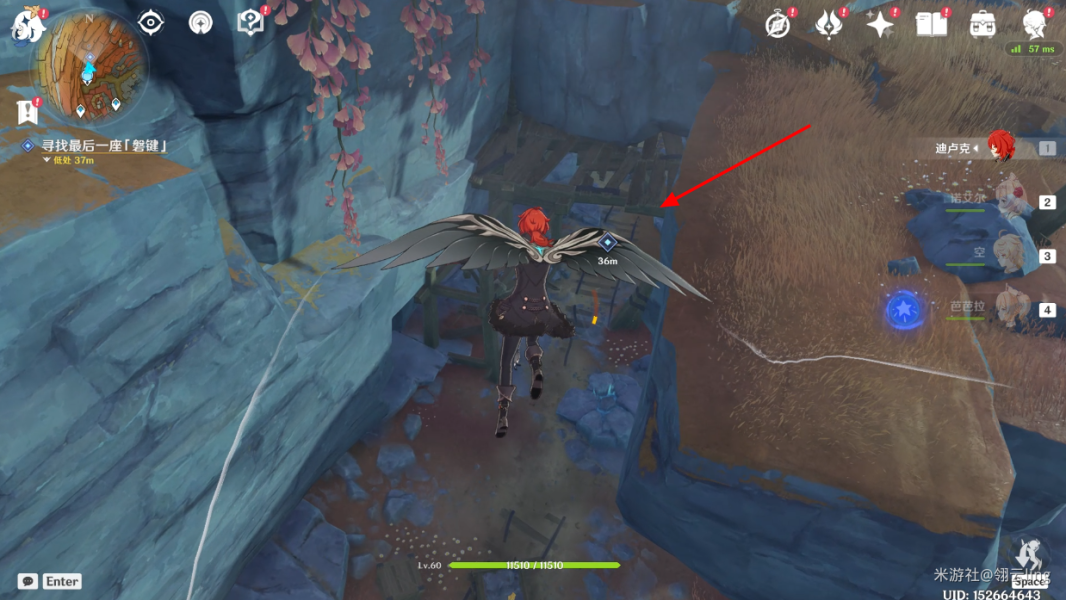Toggle the eye-shaped elemental sight icon
This screenshot has width=1066, height=600.
coord(150,22)
